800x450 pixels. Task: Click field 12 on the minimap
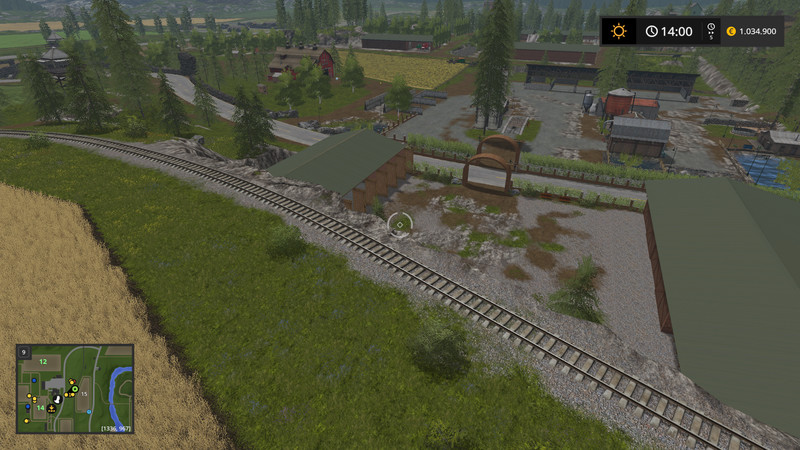tap(43, 361)
